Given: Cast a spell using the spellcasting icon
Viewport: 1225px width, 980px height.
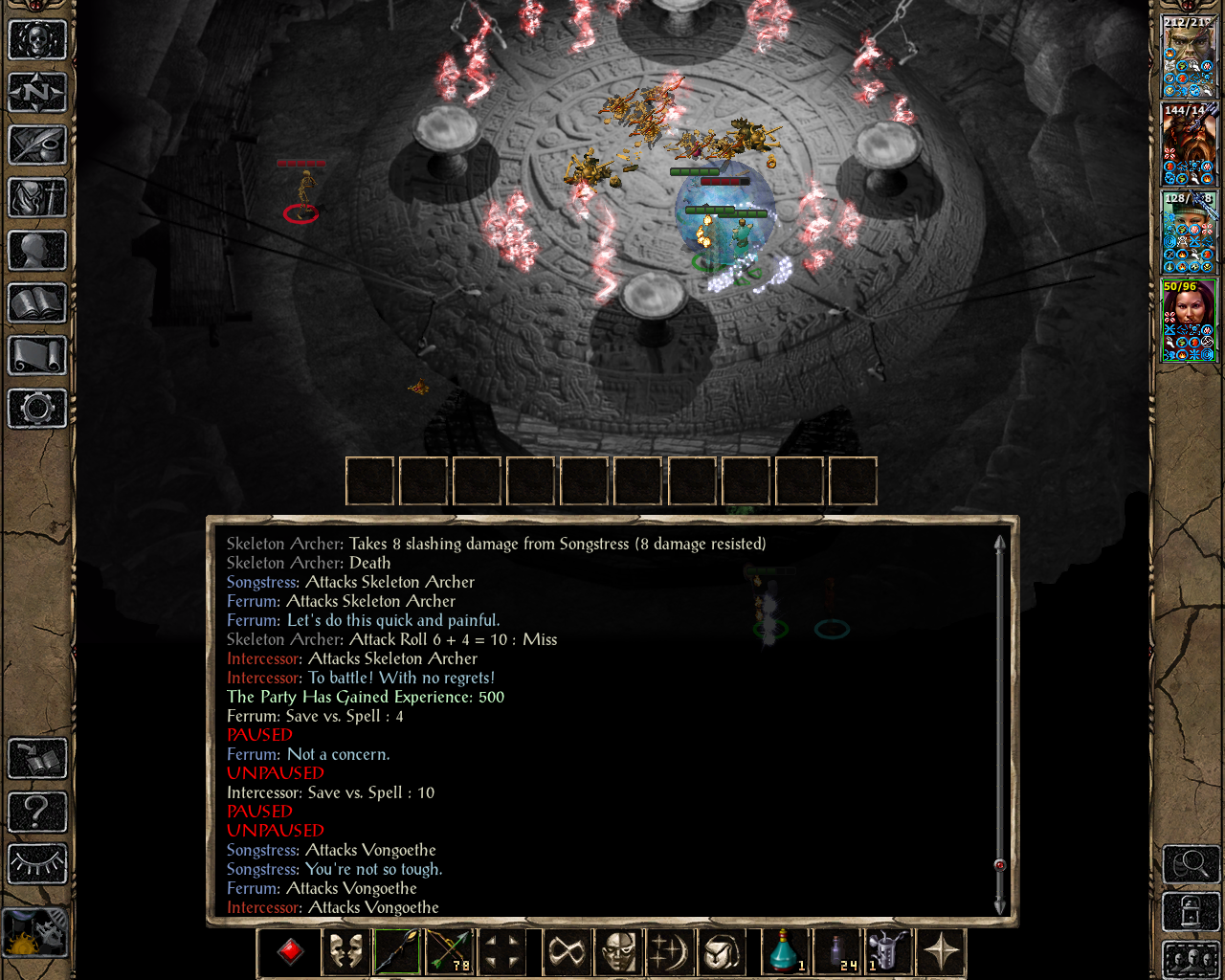Looking at the screenshot, I should [671, 952].
